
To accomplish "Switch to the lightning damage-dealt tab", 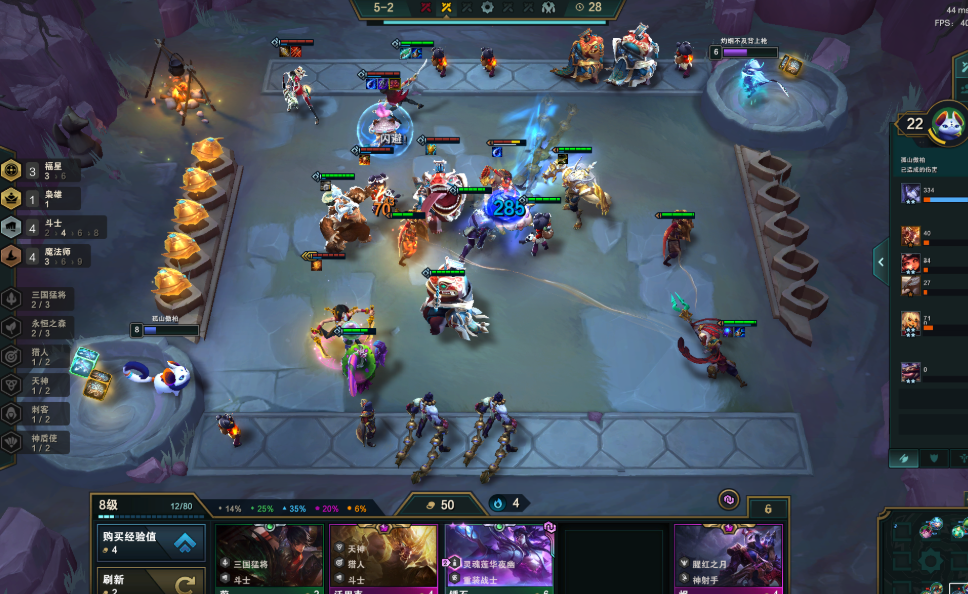I will [x=905, y=458].
